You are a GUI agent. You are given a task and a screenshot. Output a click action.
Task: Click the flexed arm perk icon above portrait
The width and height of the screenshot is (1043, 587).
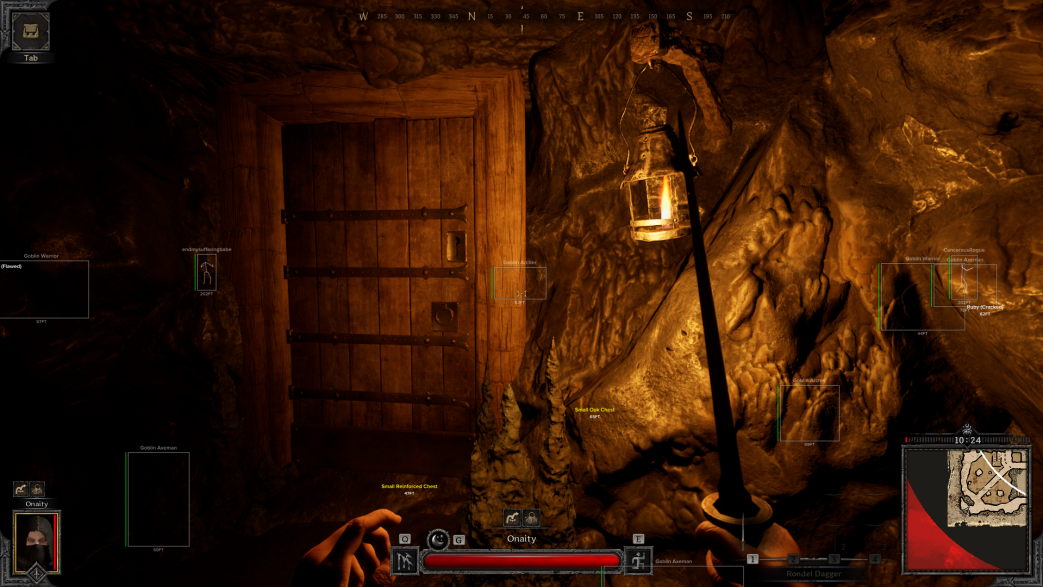pyautogui.click(x=20, y=489)
